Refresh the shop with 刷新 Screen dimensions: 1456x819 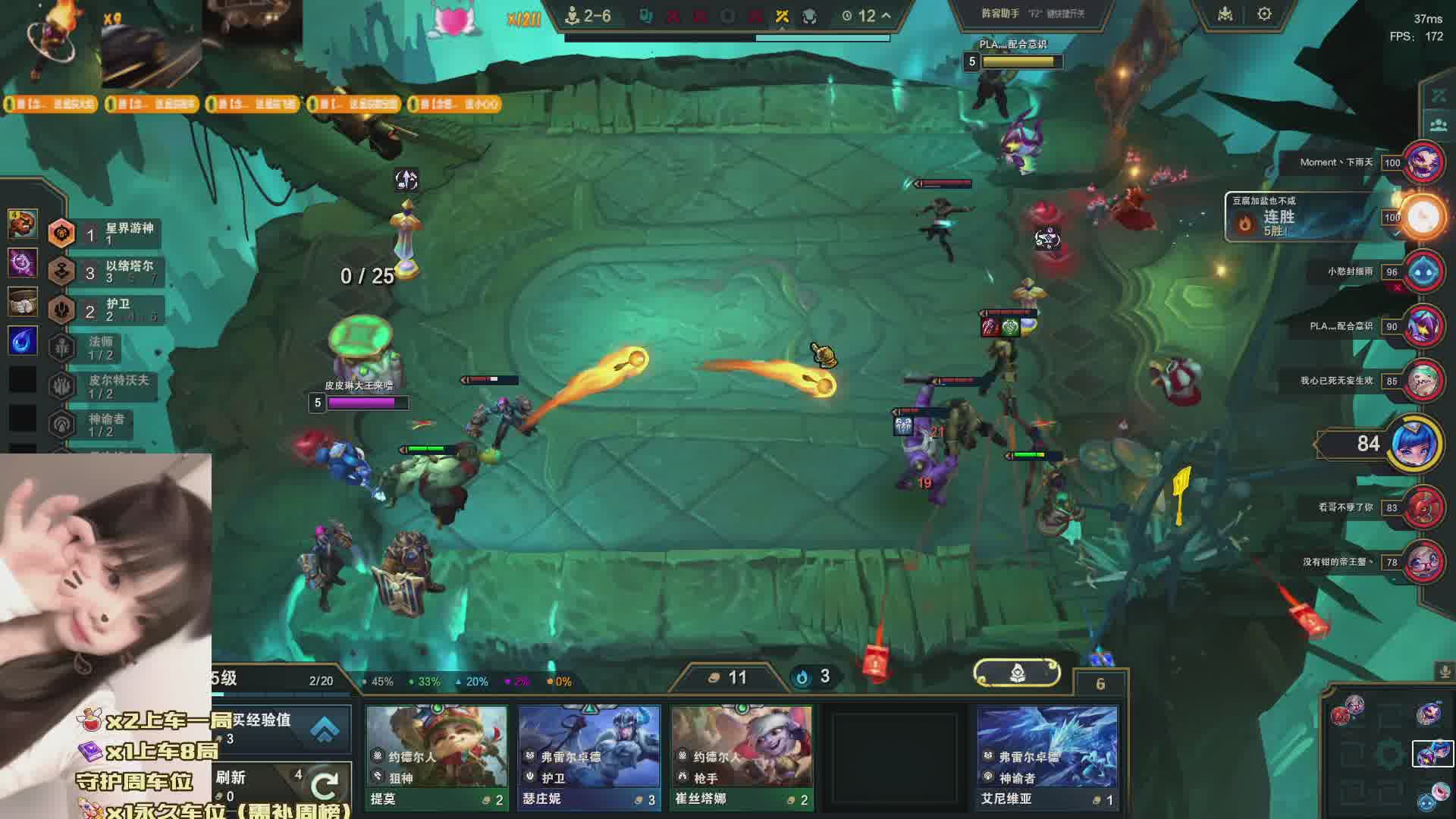click(x=281, y=785)
